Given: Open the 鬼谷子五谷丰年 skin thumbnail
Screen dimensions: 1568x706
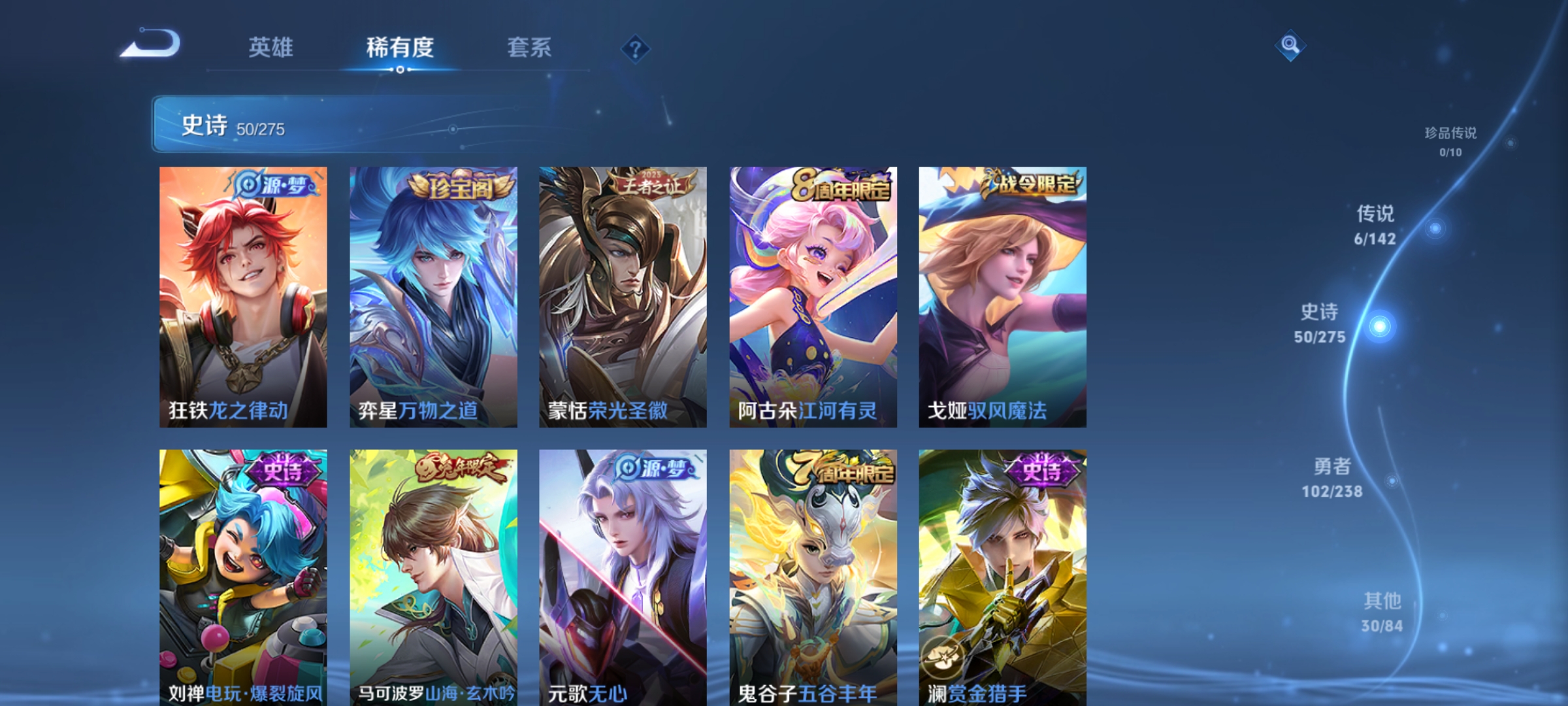Looking at the screenshot, I should tap(813, 562).
